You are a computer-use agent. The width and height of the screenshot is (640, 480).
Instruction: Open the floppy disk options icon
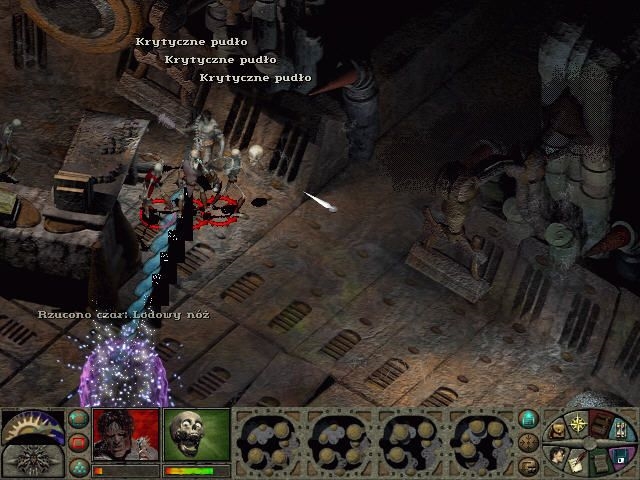(620, 457)
